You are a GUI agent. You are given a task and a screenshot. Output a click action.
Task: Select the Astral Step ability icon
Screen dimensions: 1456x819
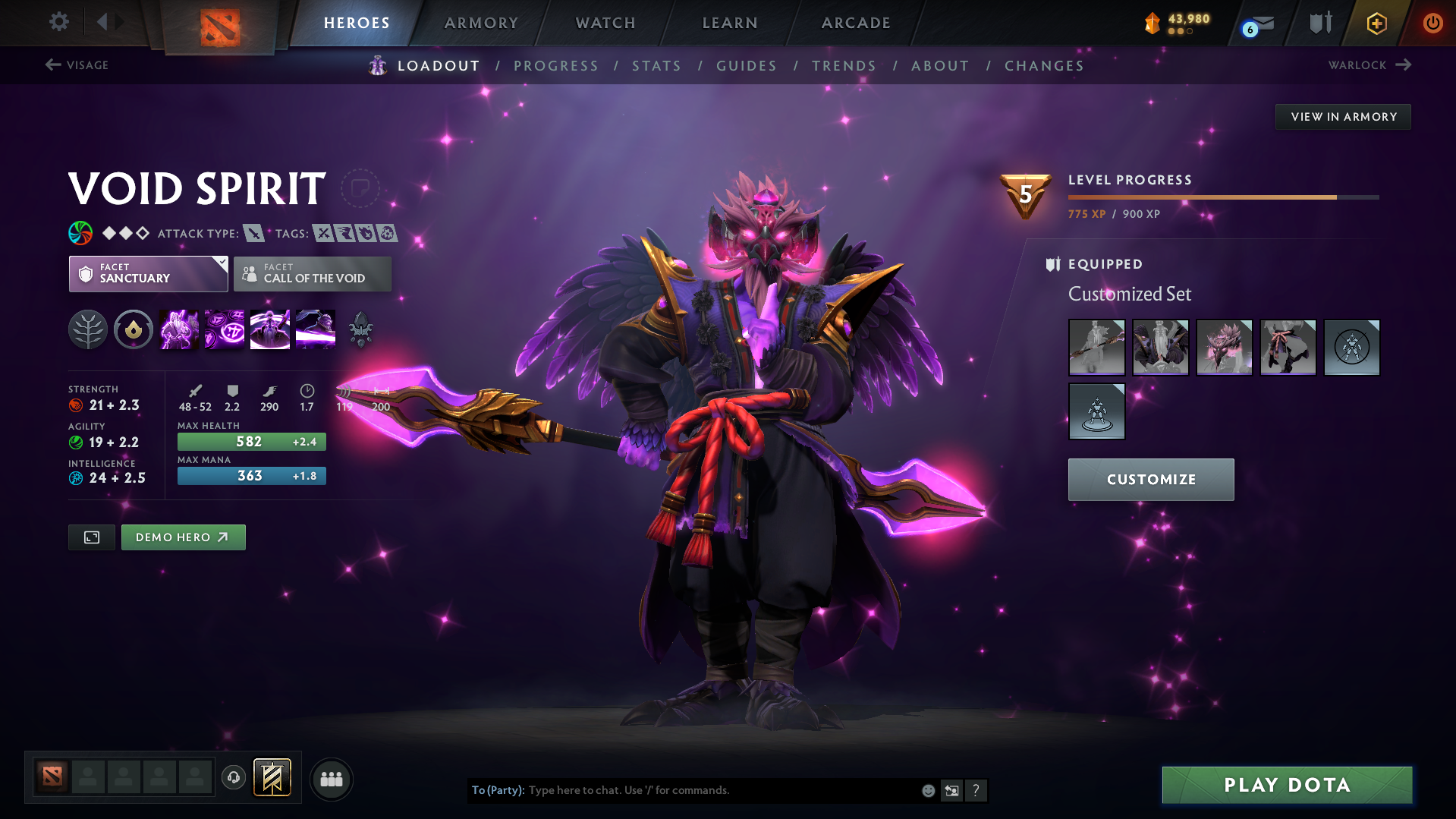(315, 329)
